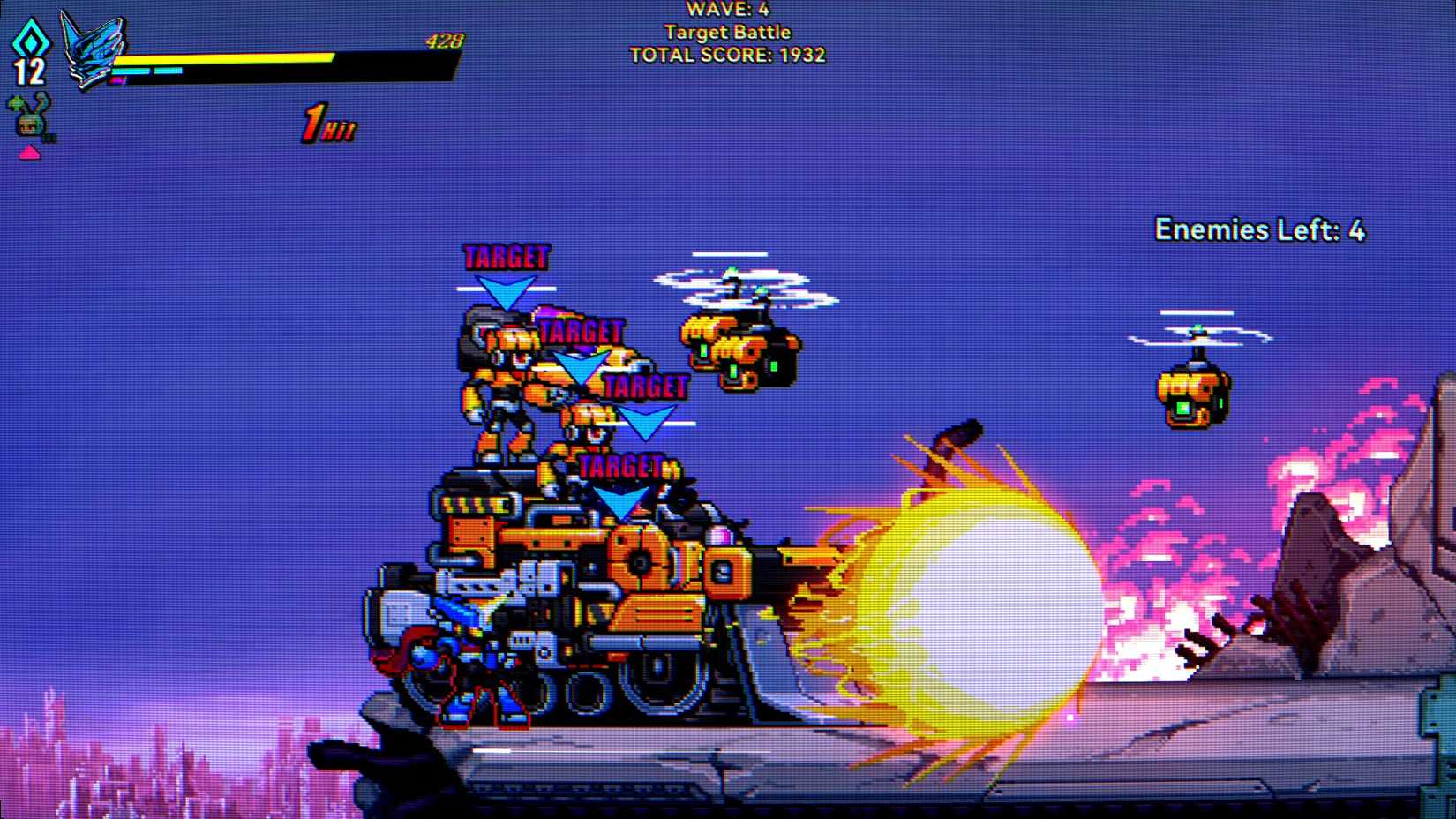1456x819 pixels.
Task: Click the '428' score number above the health bar
Action: click(444, 38)
